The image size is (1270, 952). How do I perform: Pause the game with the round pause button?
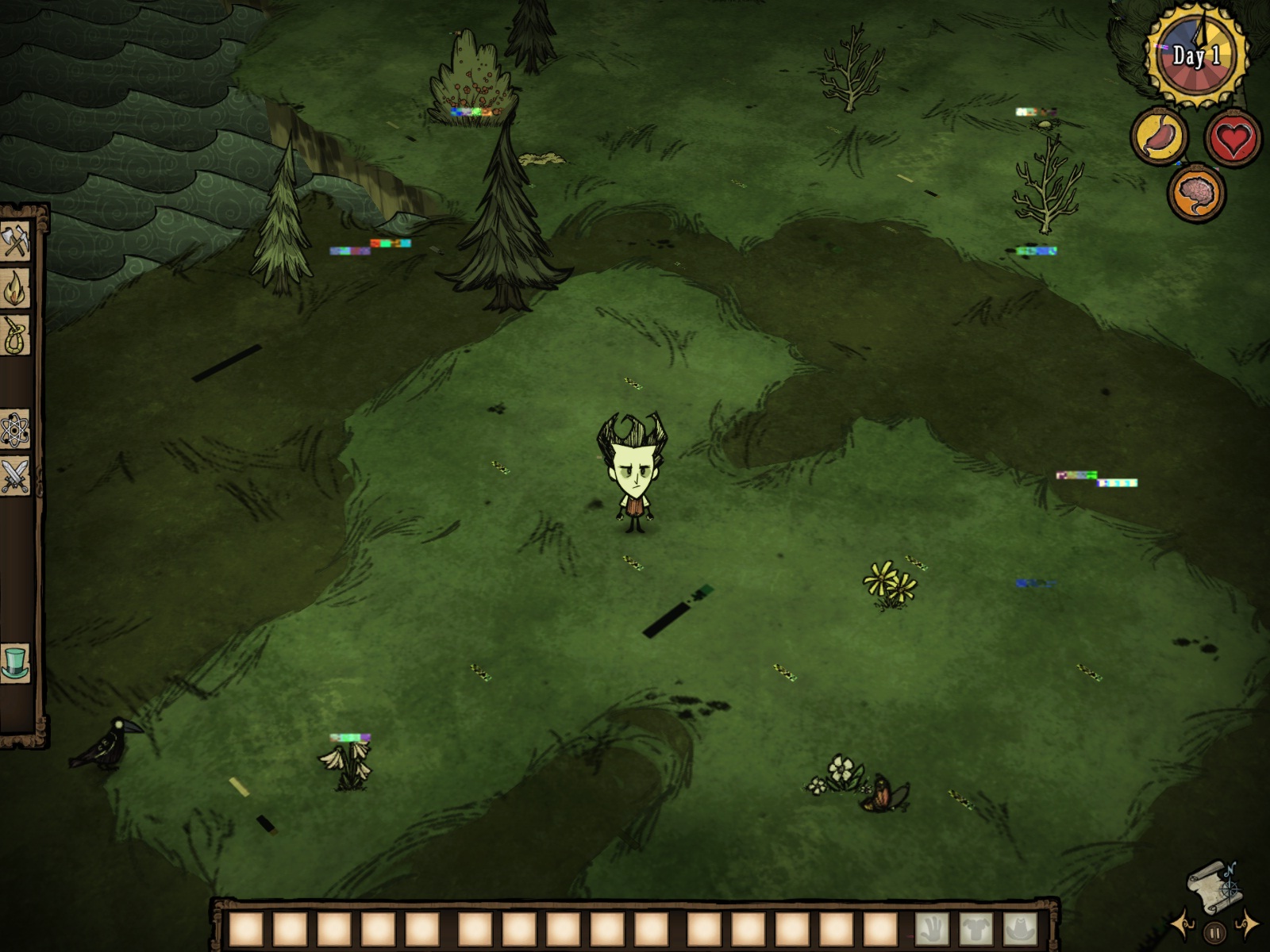(x=1214, y=934)
